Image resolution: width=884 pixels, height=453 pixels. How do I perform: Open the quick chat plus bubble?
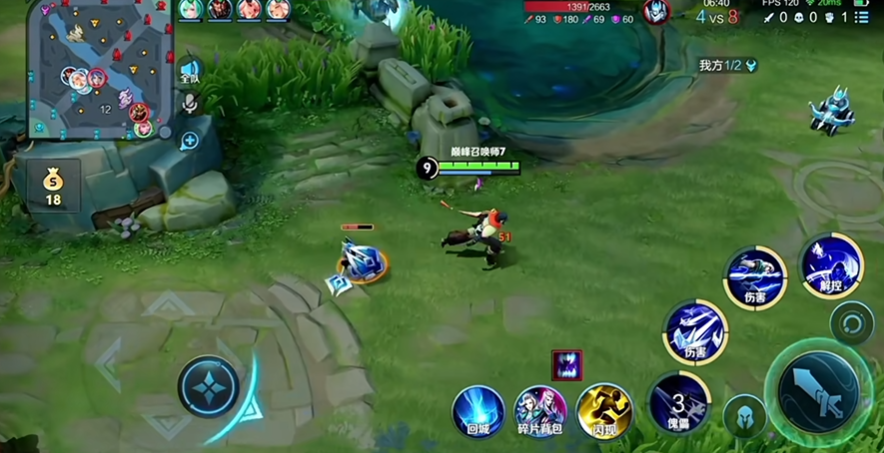point(189,141)
